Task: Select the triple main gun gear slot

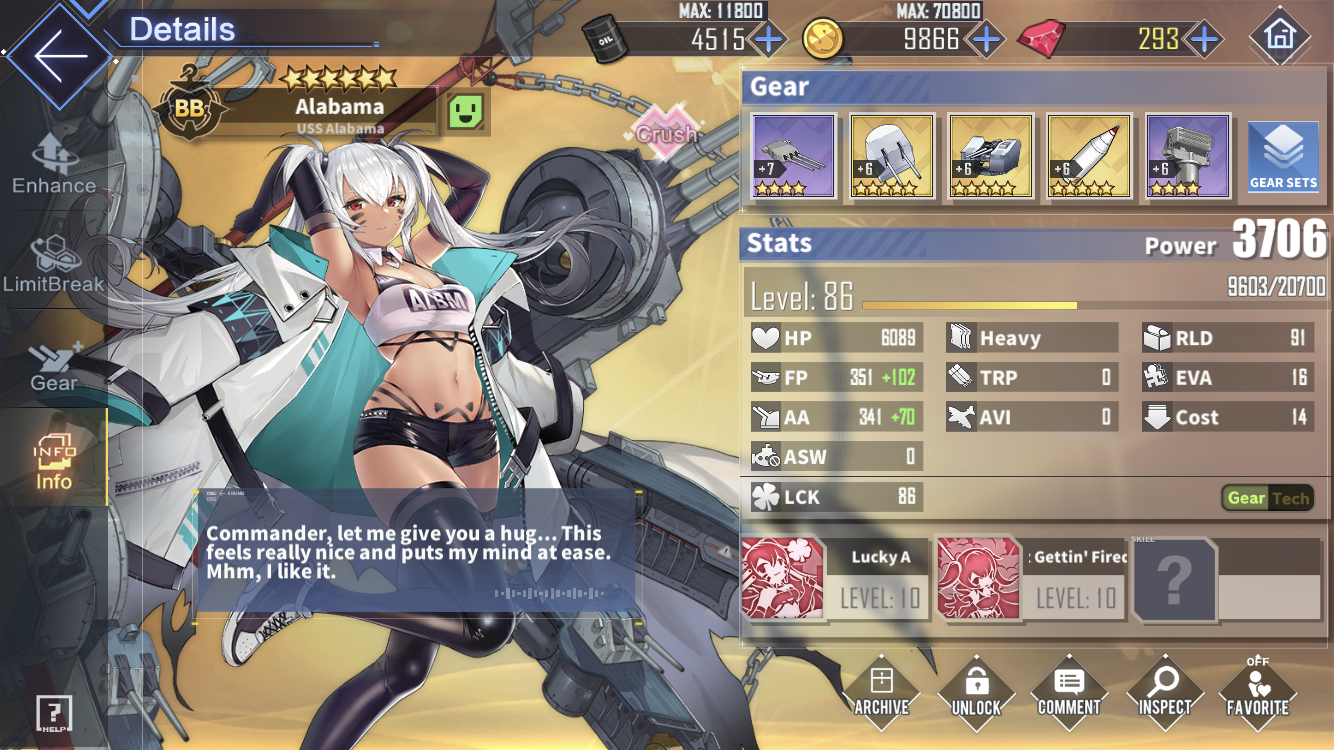Action: click(793, 156)
